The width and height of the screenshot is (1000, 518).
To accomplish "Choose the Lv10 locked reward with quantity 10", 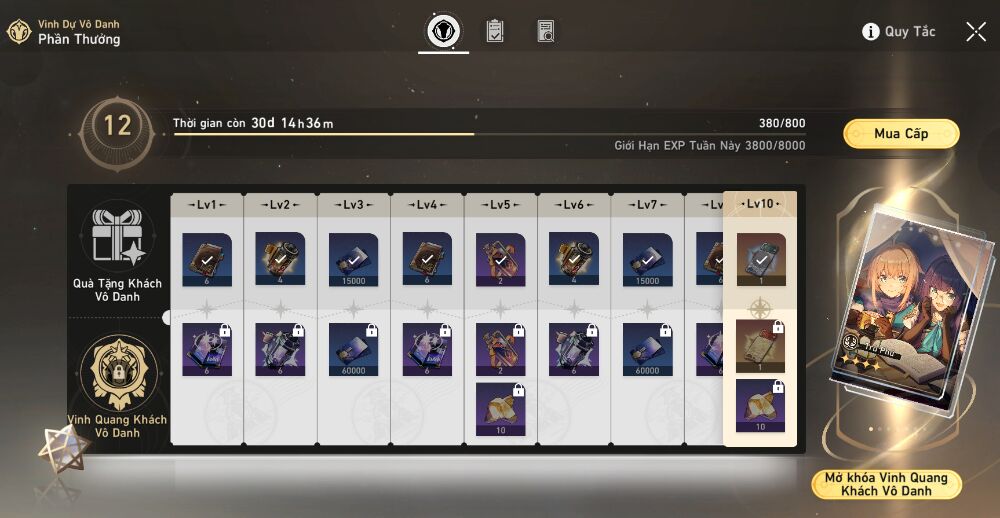I will (x=760, y=404).
